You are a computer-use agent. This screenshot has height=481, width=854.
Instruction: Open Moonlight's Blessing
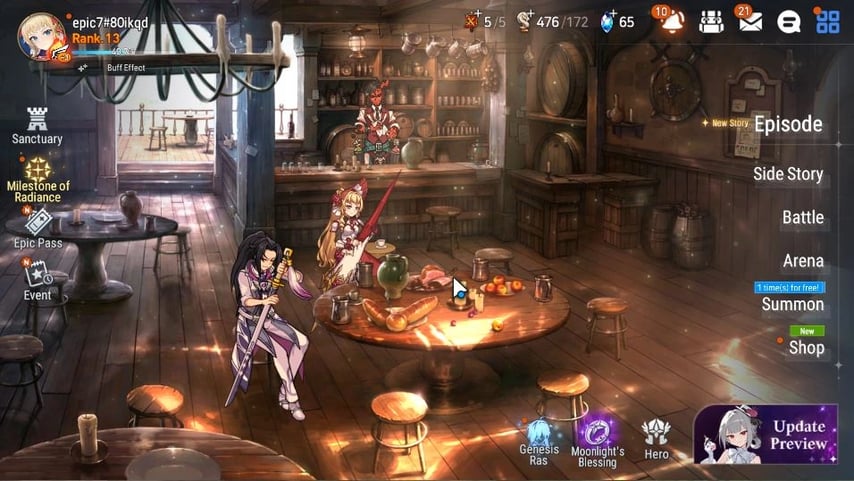point(598,440)
